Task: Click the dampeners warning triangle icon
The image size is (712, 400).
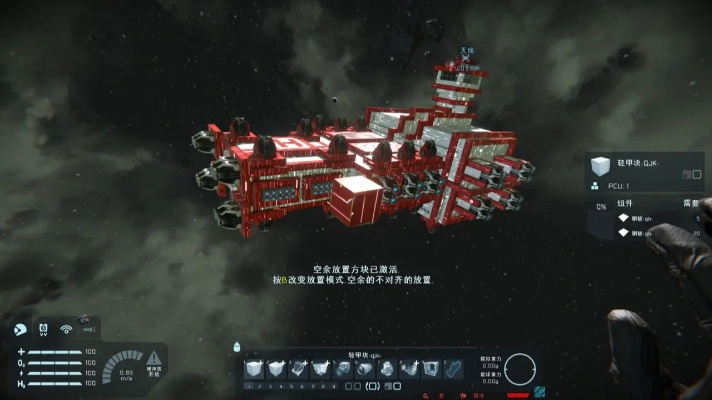Action: click(154, 358)
